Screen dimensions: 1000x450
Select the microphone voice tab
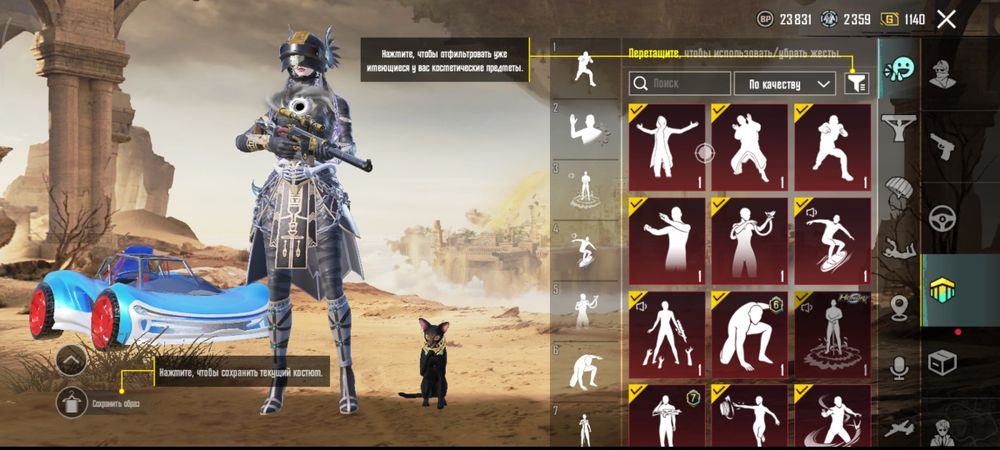(x=899, y=369)
